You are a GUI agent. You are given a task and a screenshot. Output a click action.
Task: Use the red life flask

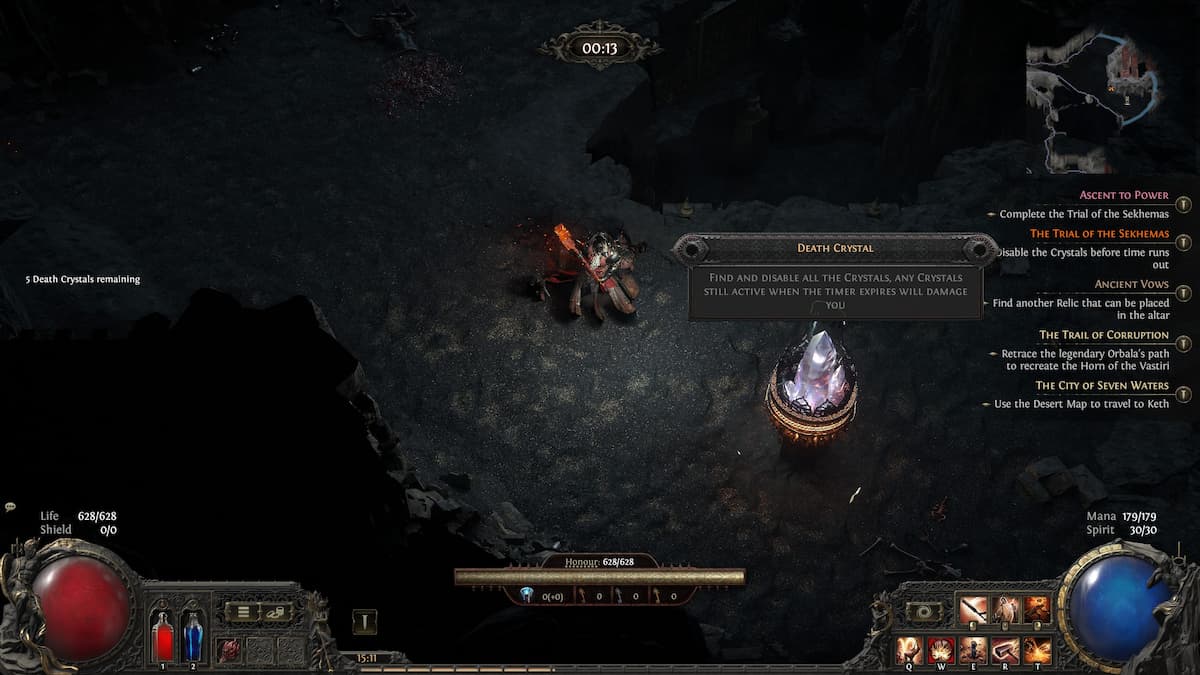pyautogui.click(x=162, y=637)
